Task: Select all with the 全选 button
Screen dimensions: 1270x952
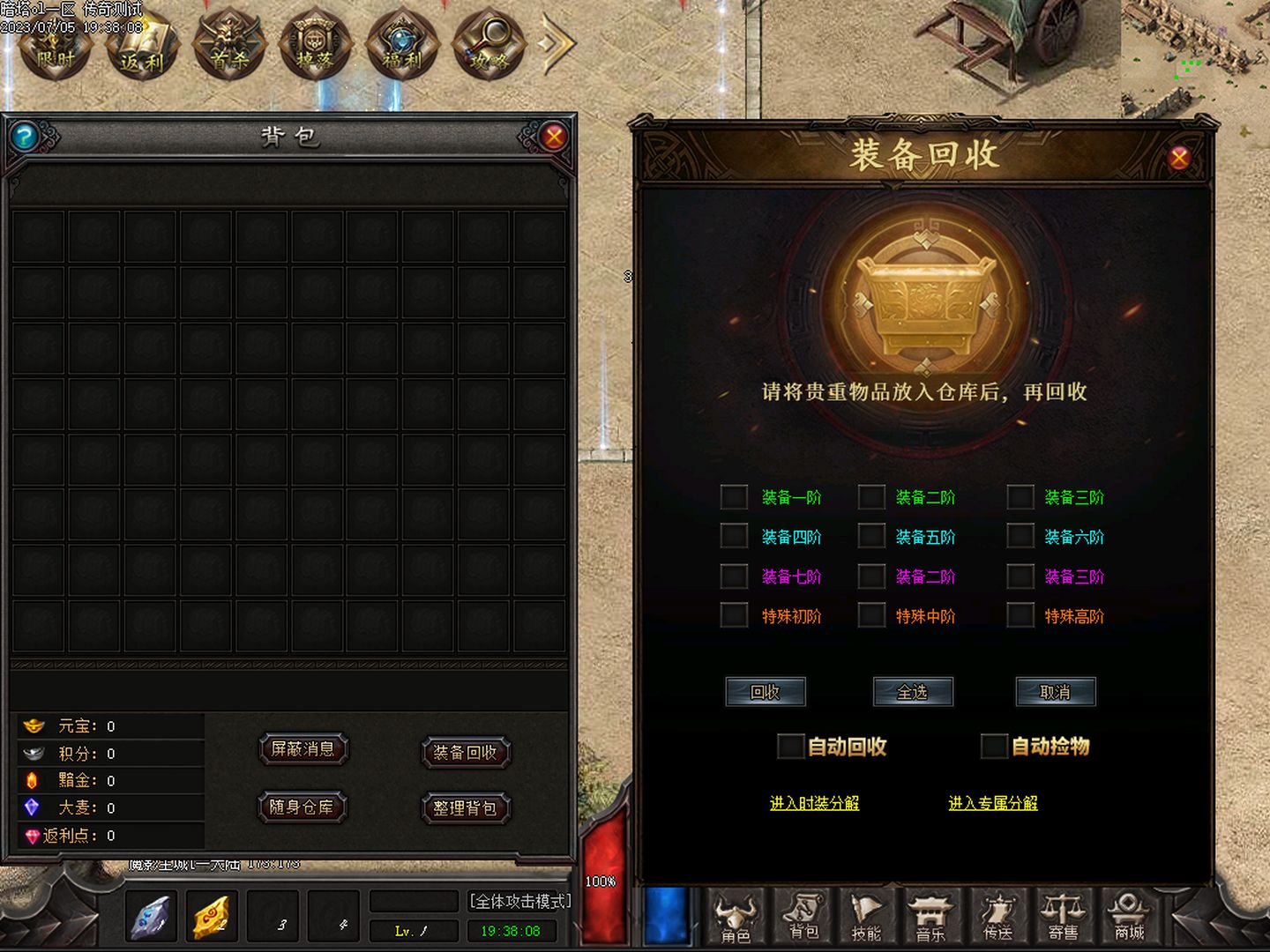Action: [913, 692]
